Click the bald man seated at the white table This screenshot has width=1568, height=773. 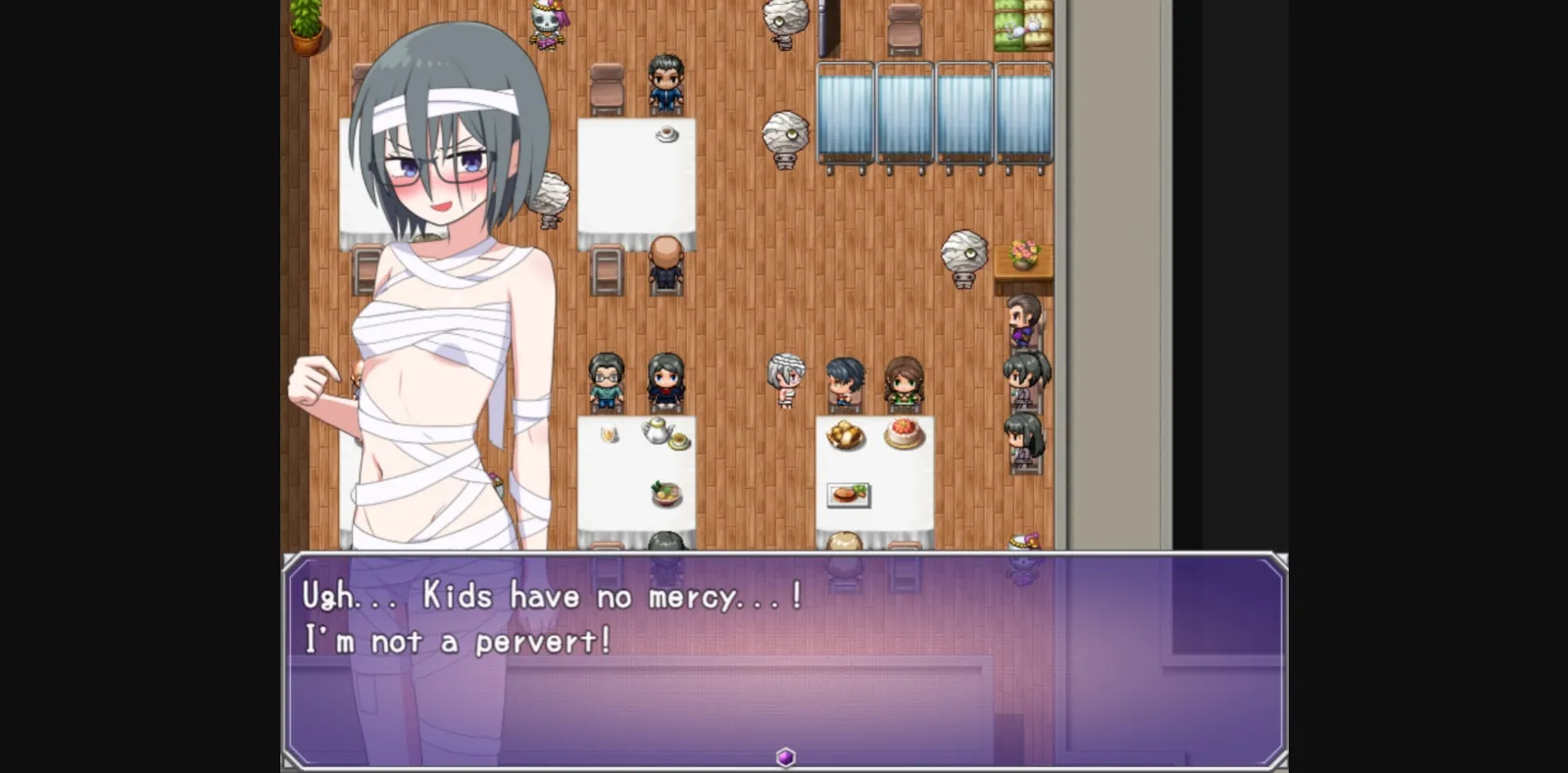pyautogui.click(x=664, y=257)
